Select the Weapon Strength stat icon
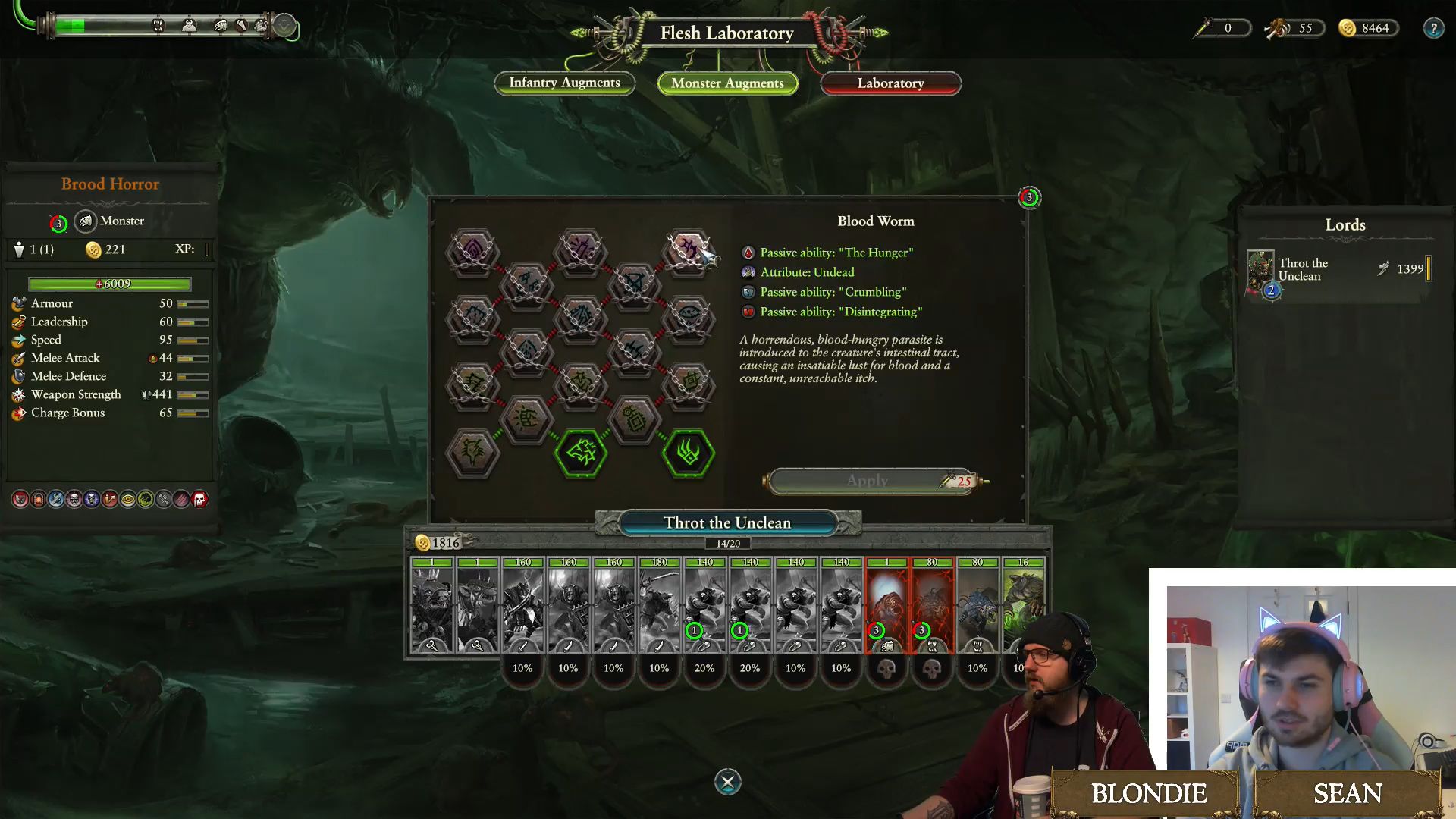 18,394
